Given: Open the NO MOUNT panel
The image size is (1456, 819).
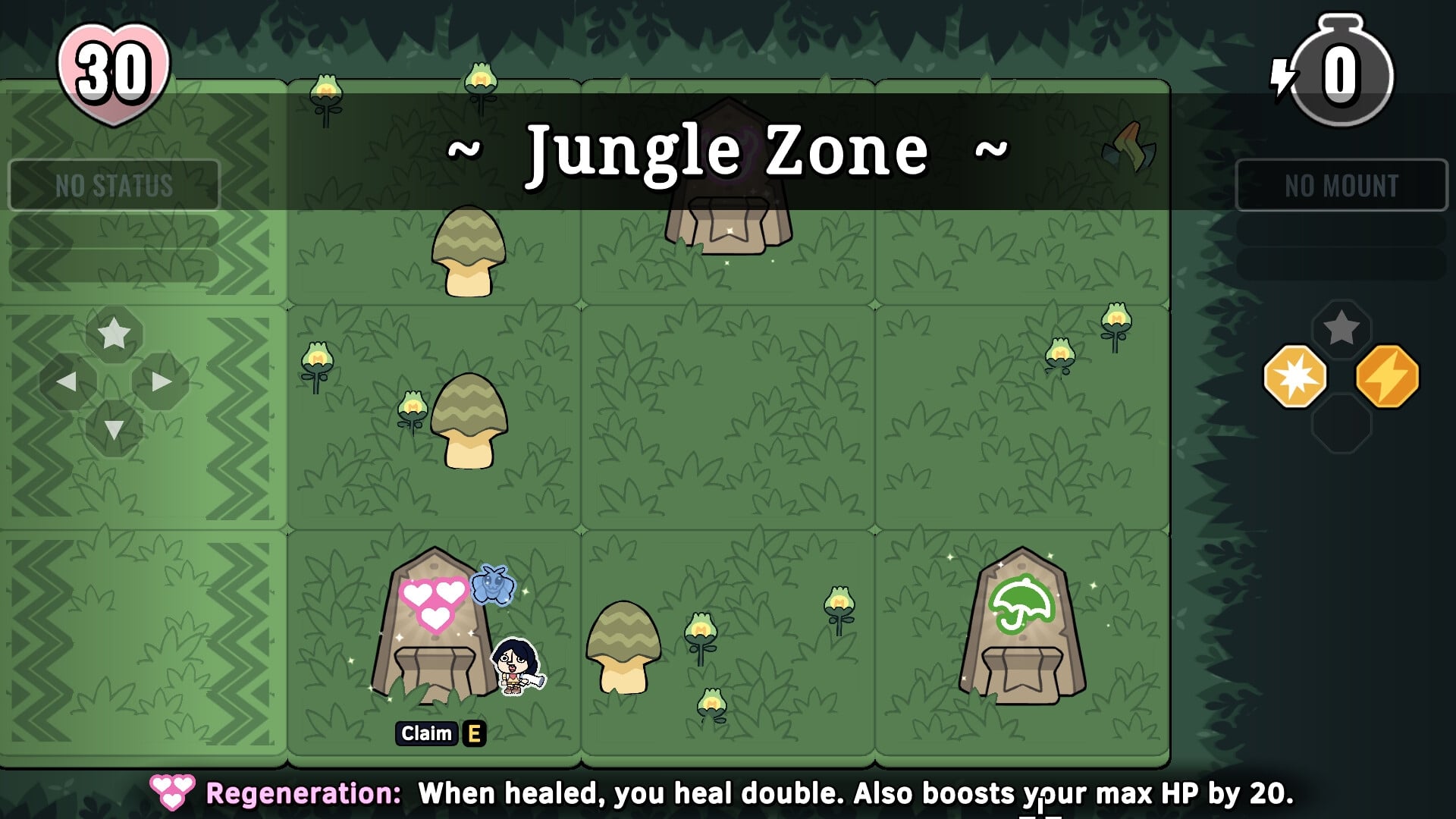Looking at the screenshot, I should tap(1340, 184).
